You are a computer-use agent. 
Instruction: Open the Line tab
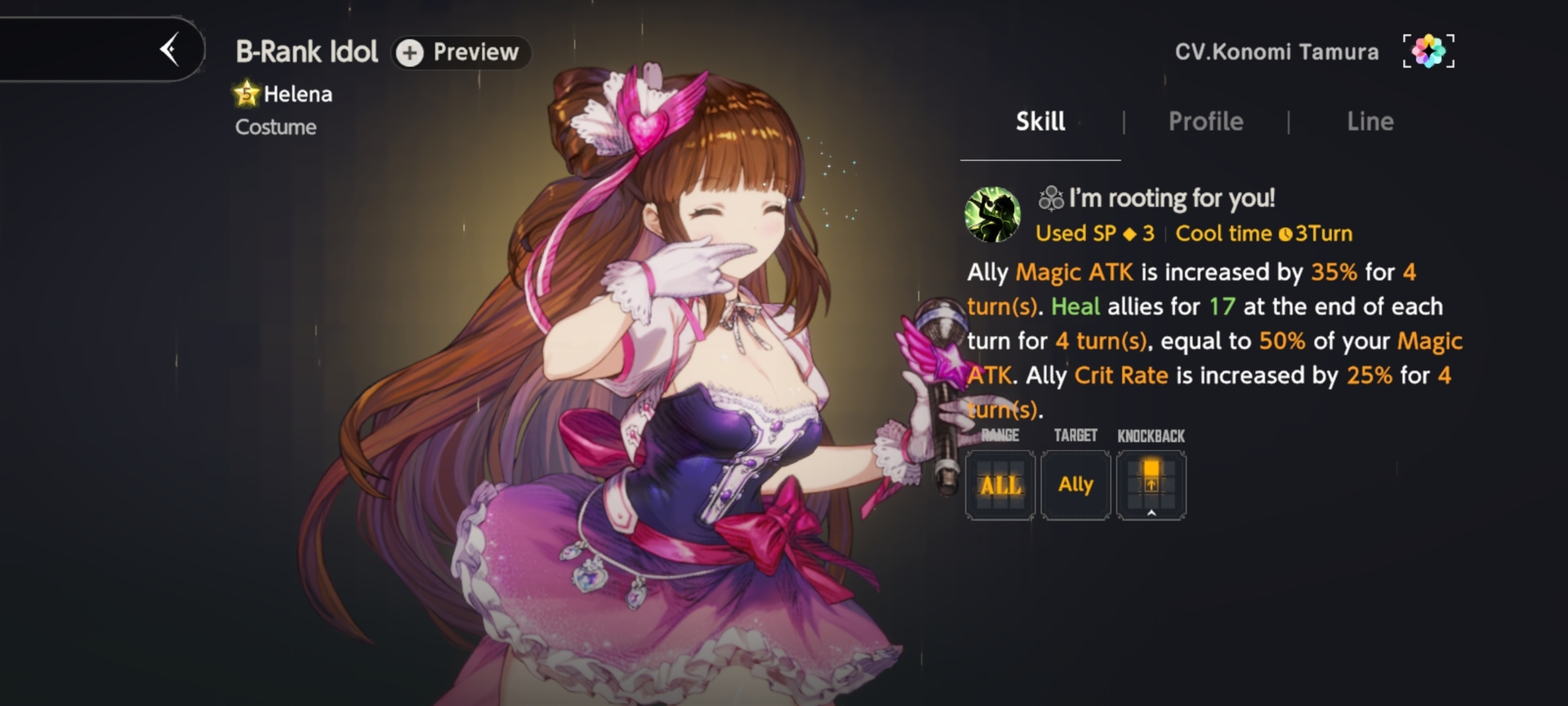point(1370,122)
